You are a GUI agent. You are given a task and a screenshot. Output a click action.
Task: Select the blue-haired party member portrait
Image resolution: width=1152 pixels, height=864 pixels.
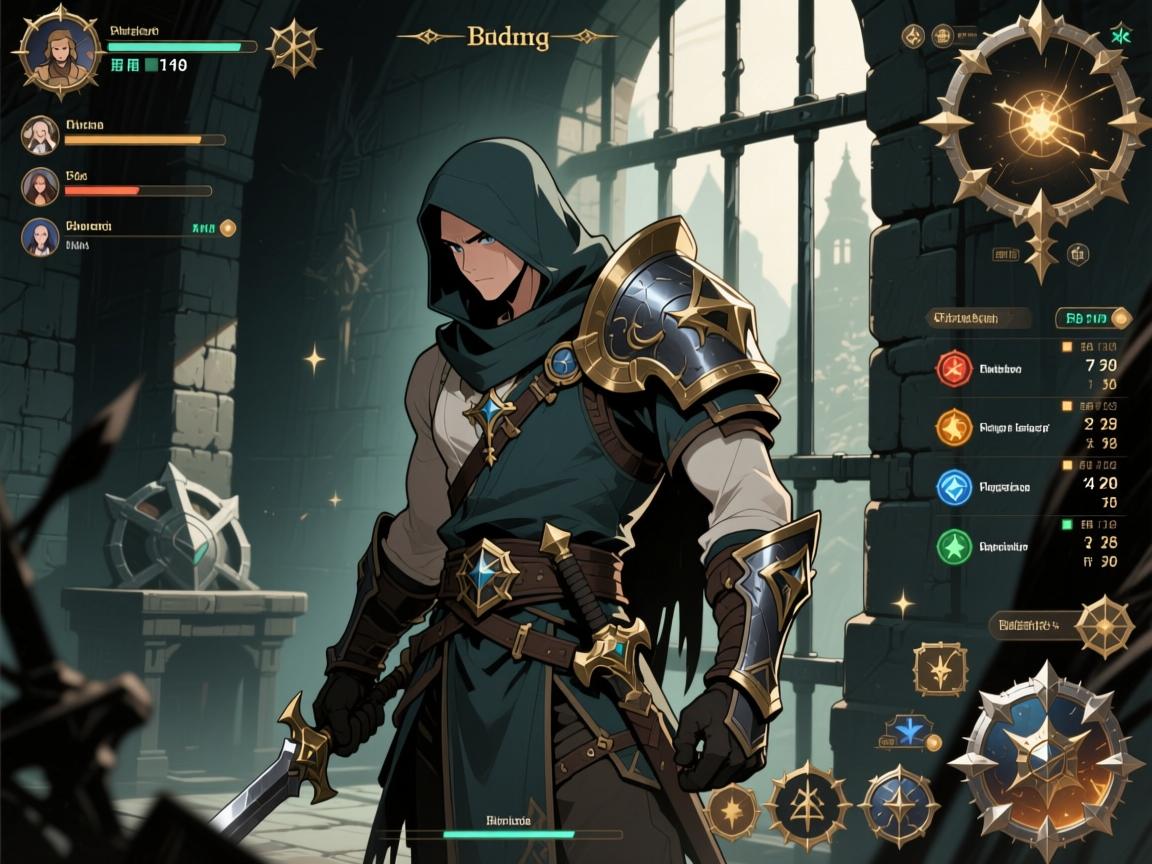click(x=40, y=237)
